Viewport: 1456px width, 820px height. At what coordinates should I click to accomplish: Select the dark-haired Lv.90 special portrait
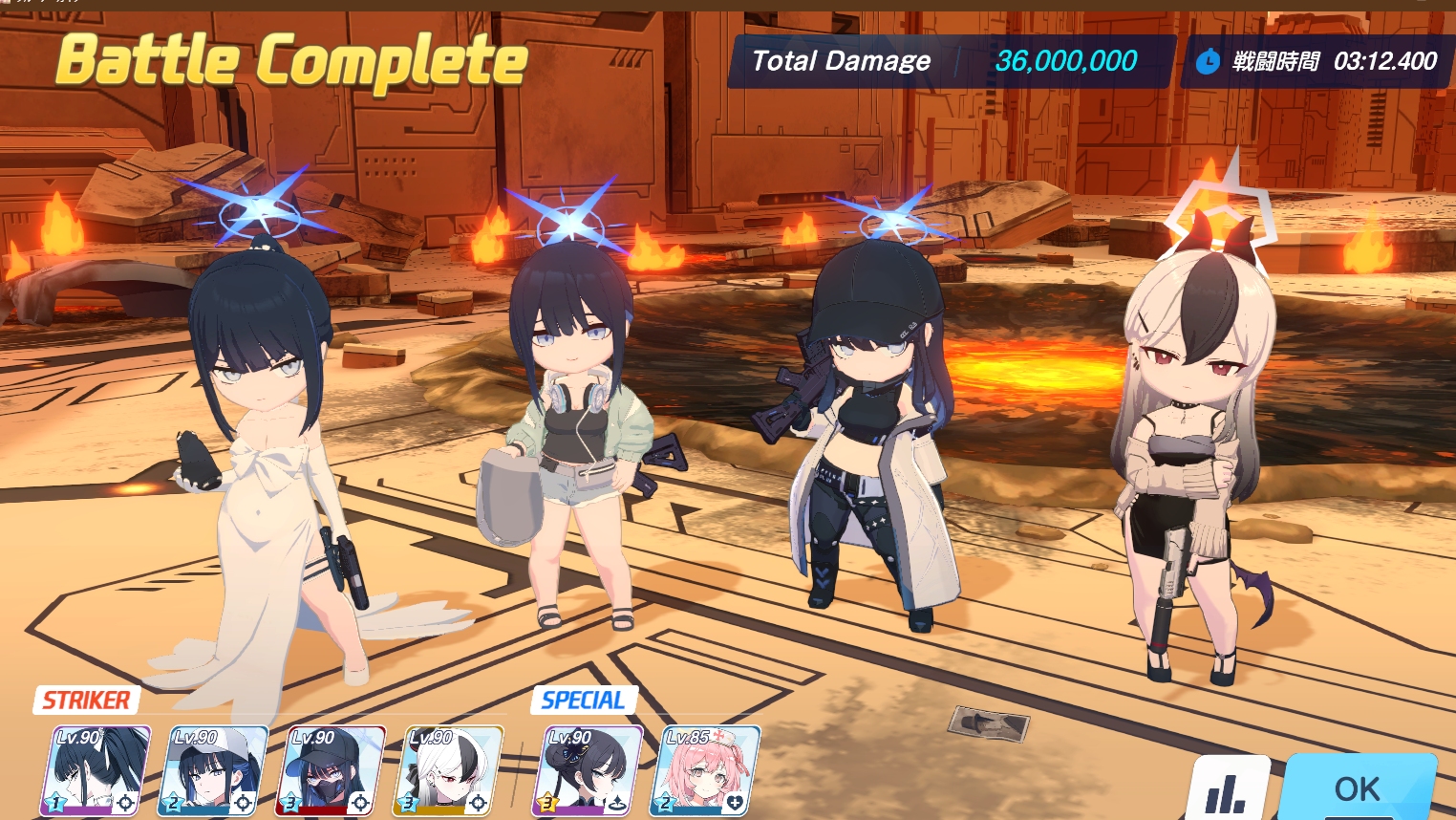(588, 770)
